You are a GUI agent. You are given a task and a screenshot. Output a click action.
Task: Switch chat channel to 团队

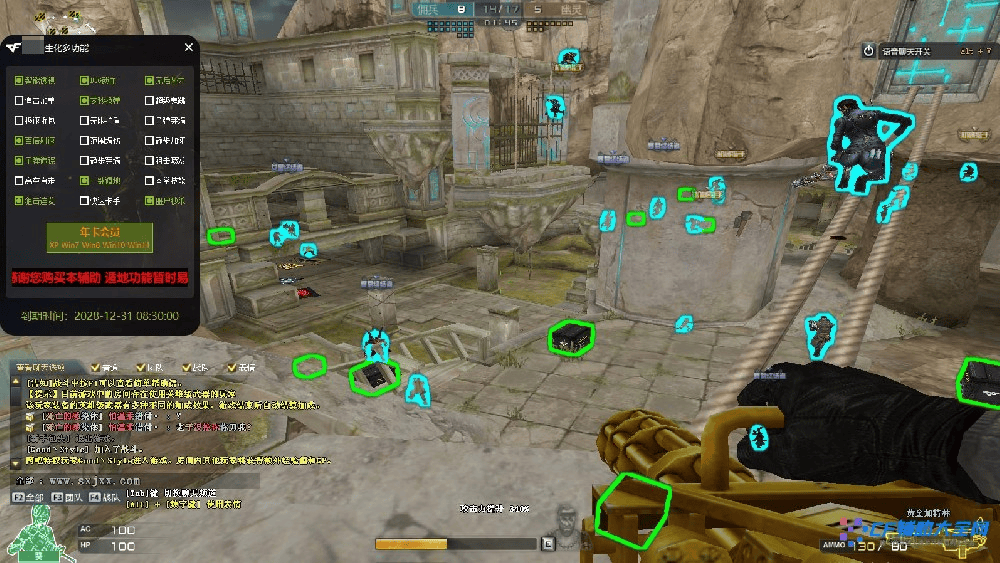pos(67,496)
